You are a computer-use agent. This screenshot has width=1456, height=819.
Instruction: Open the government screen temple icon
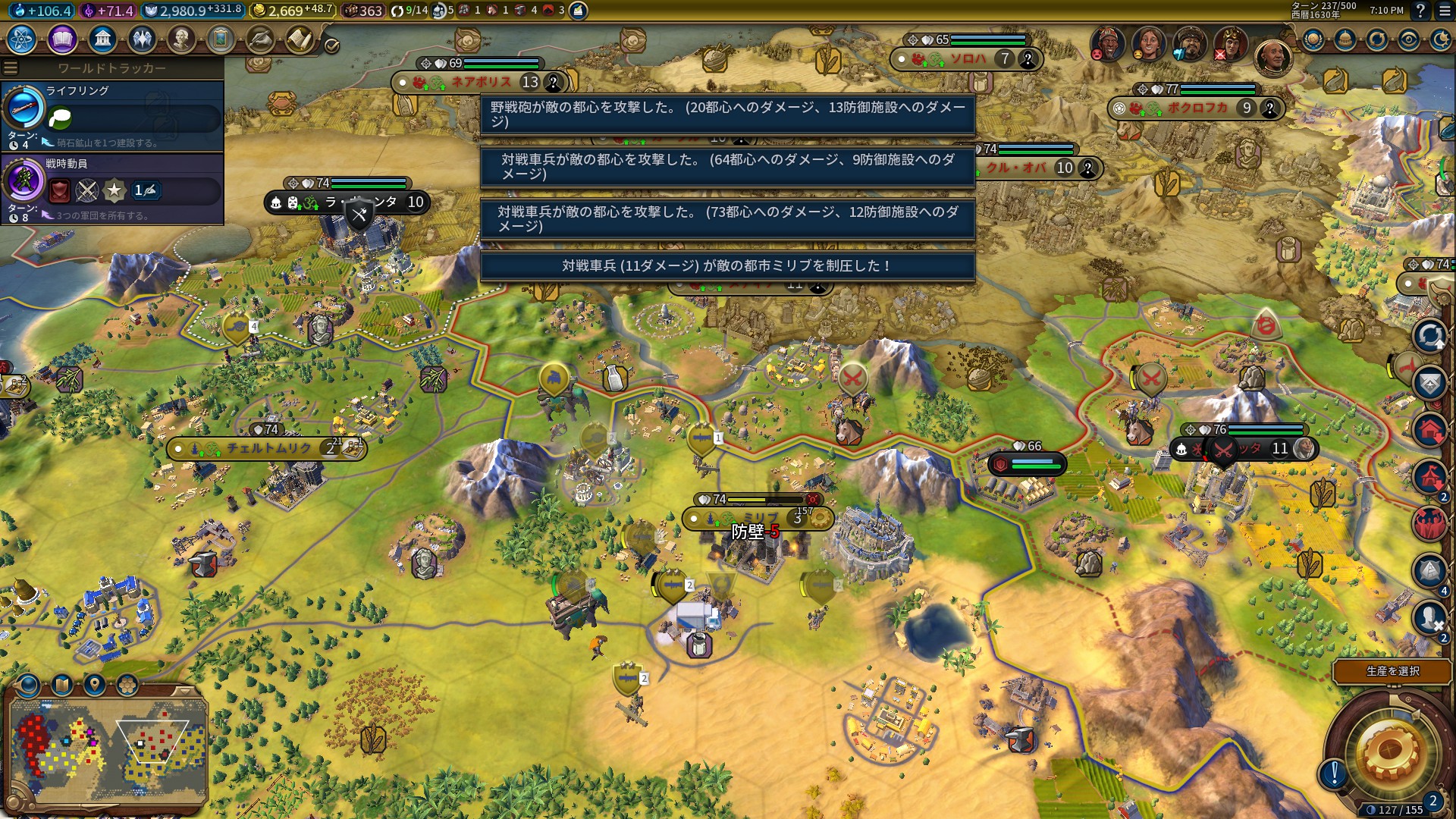(102, 39)
